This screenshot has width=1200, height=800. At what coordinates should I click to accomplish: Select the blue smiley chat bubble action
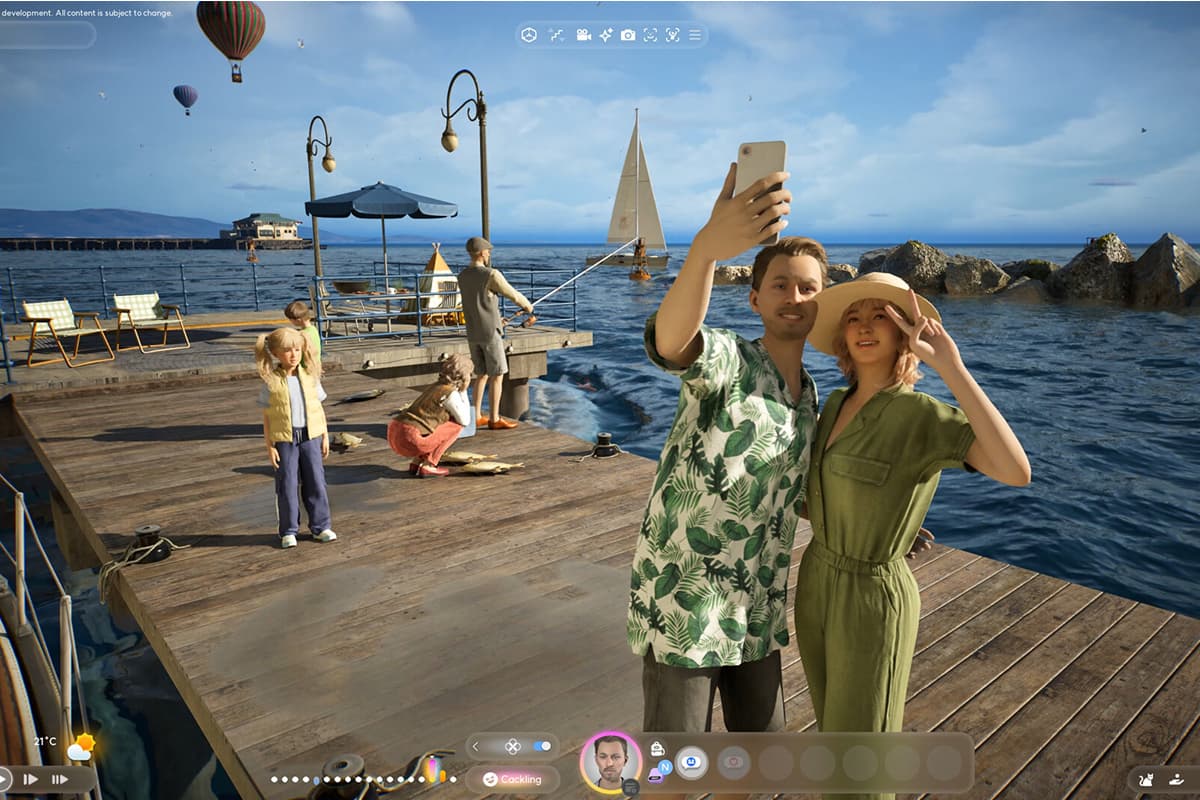click(690, 763)
